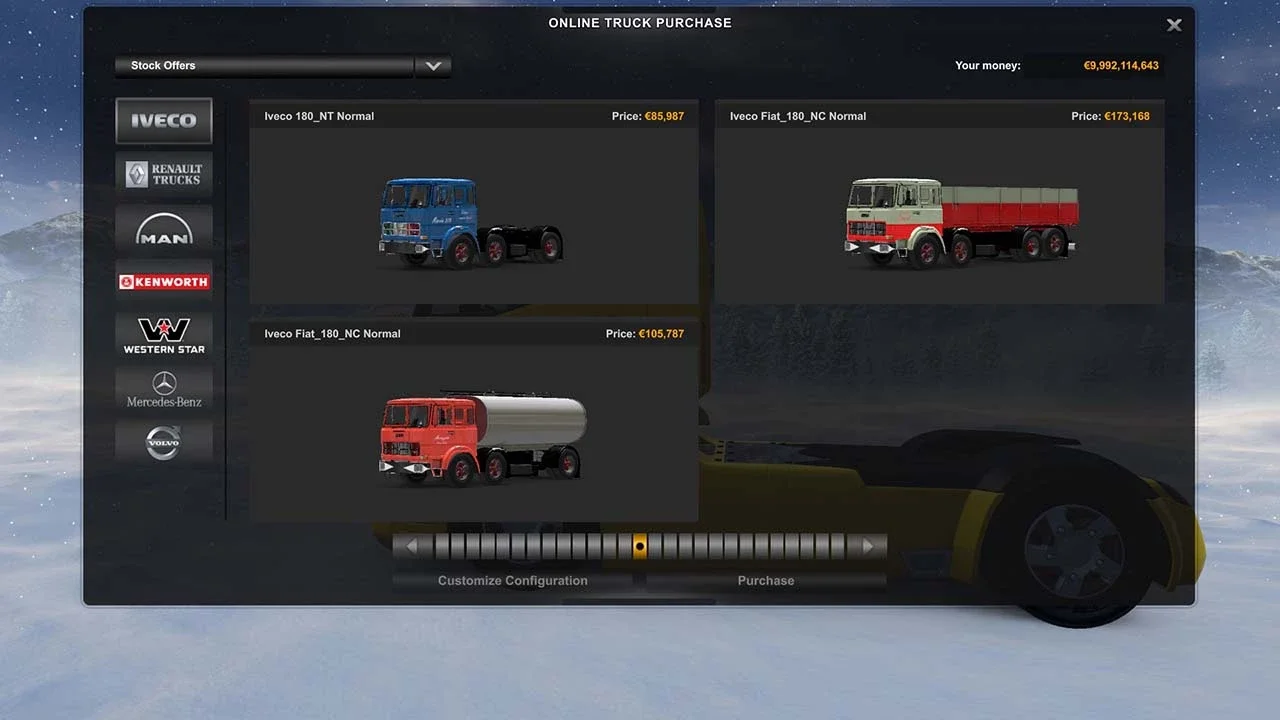The height and width of the screenshot is (720, 1280).
Task: Select the Iveco Fiat_180_NC Normal listing at €173,168
Action: [938, 116]
